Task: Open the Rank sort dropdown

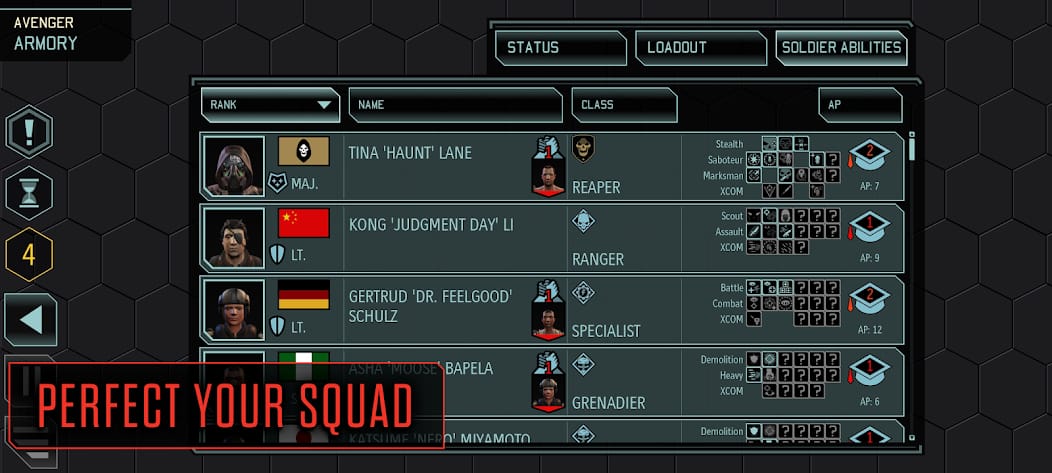Action: [x=270, y=104]
